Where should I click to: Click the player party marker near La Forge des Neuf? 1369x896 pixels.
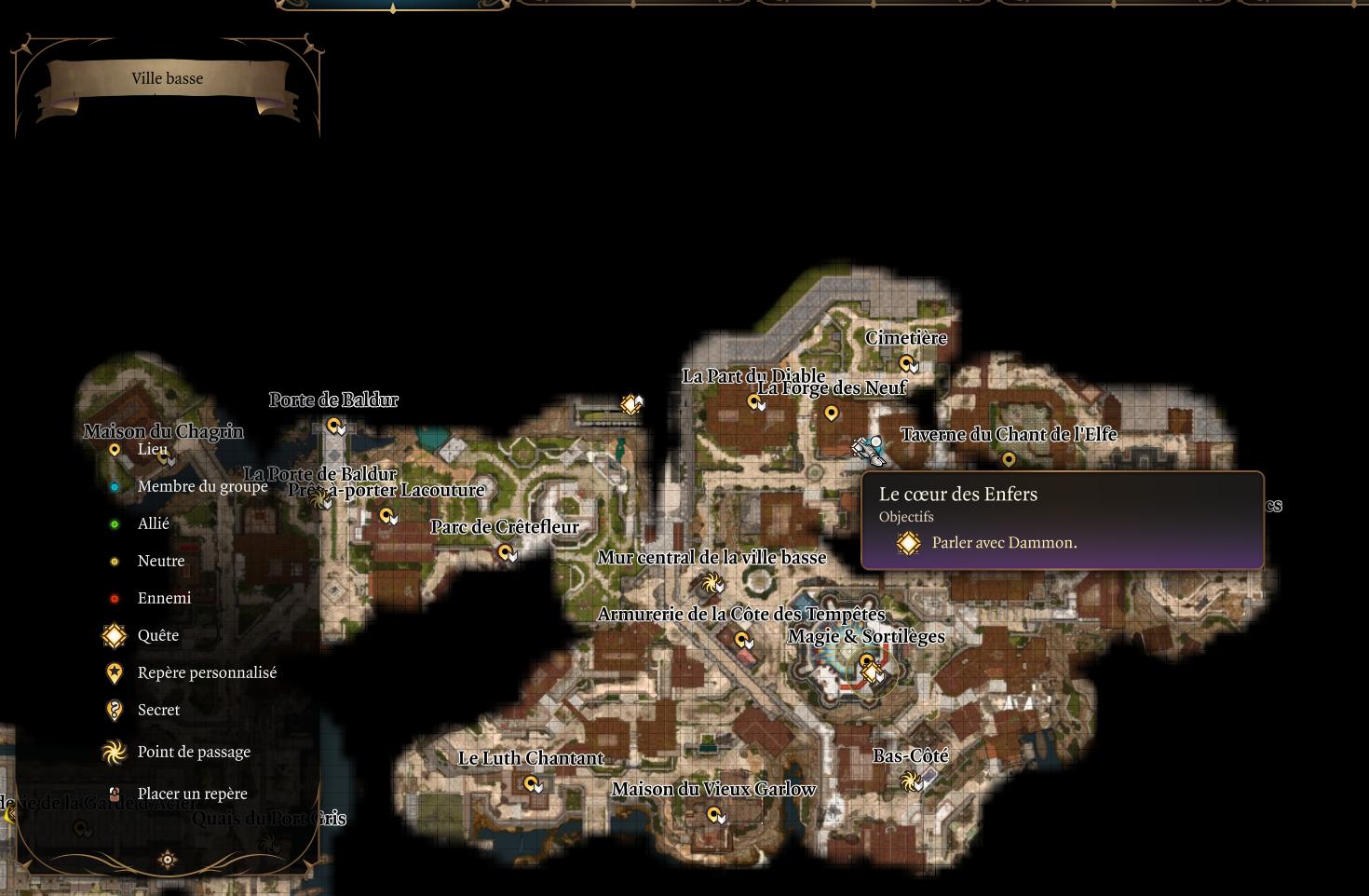(x=866, y=450)
